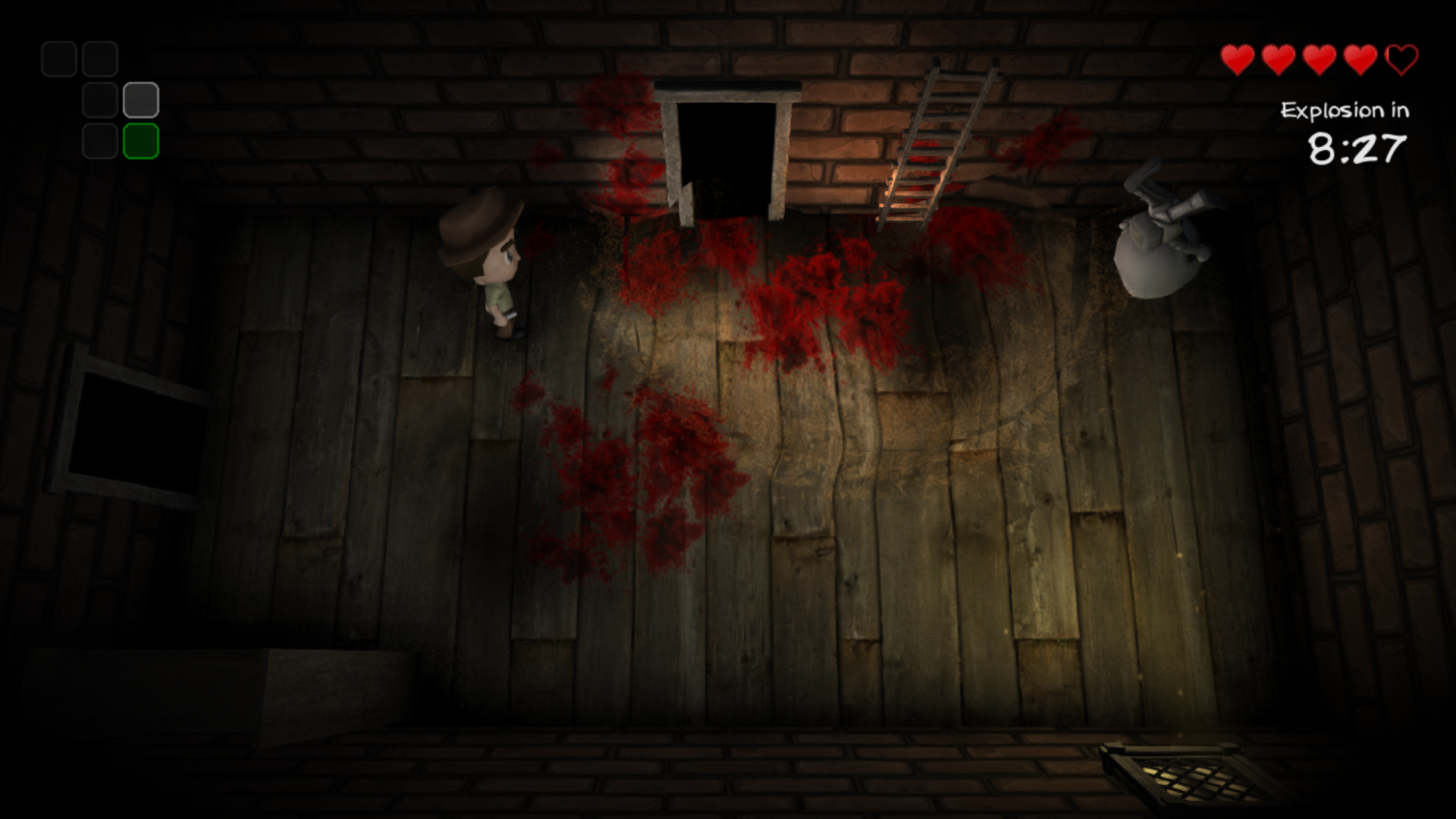
Task: Click the dark doorway in the brick wall
Action: pos(728,148)
